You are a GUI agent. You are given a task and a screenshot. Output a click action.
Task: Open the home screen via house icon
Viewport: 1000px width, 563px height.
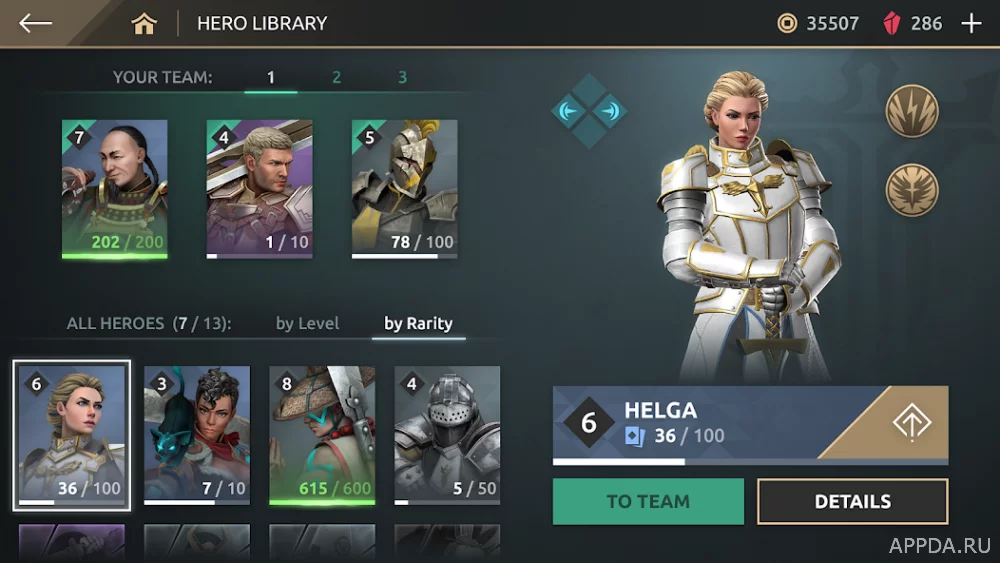tap(144, 23)
